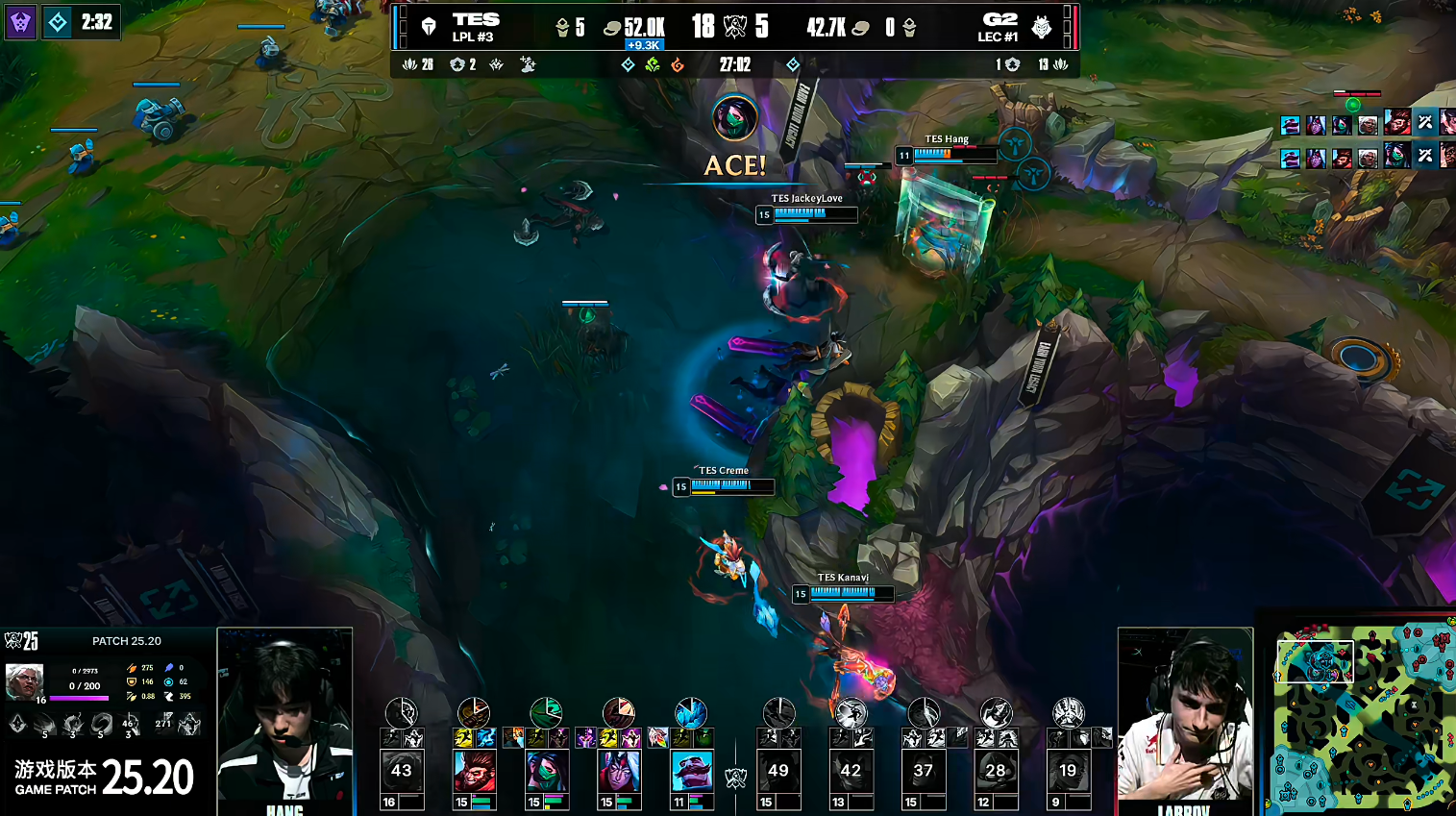This screenshot has width=1456, height=816.
Task: Click player Hang's webcam thumbnail
Action: 284,716
